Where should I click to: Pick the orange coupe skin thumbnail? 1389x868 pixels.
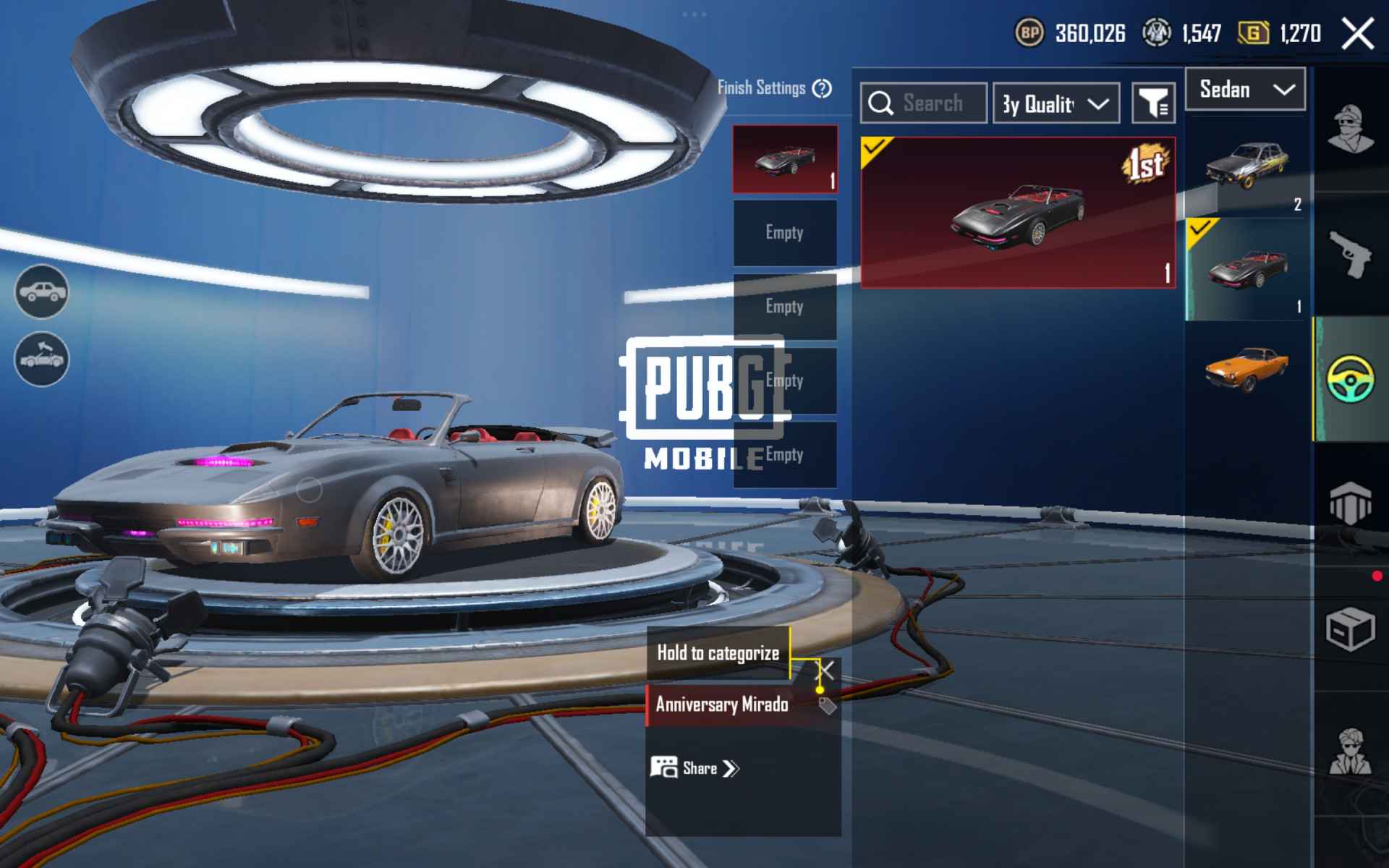(1247, 369)
